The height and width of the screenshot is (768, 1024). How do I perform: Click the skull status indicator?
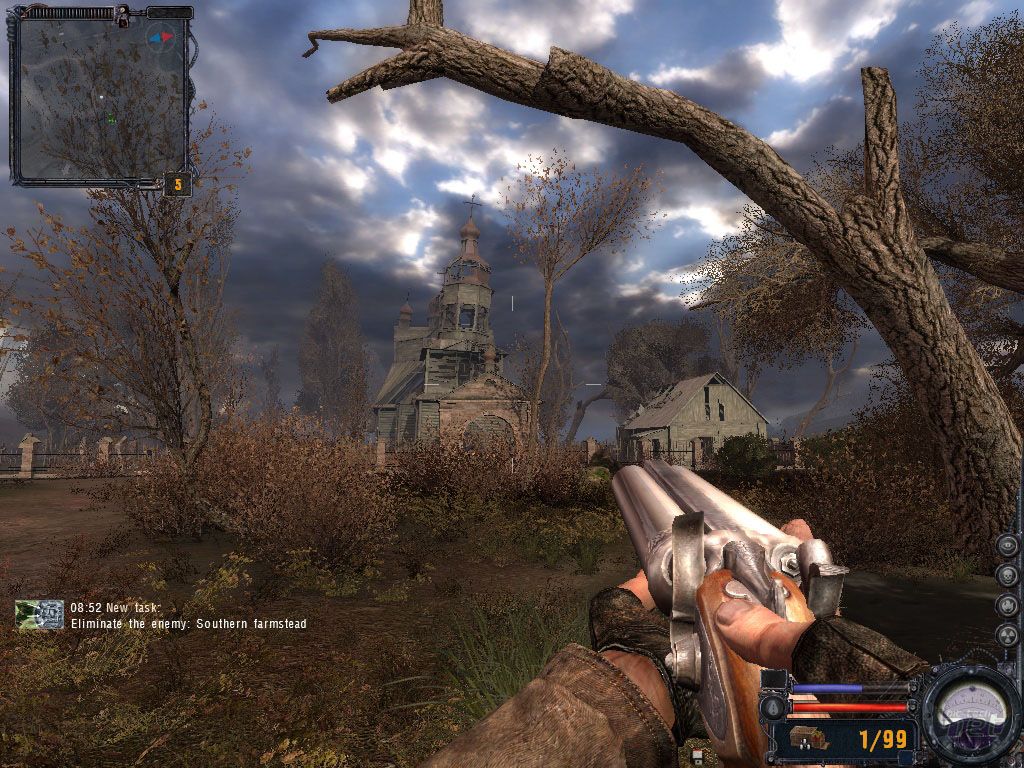coord(1008,575)
